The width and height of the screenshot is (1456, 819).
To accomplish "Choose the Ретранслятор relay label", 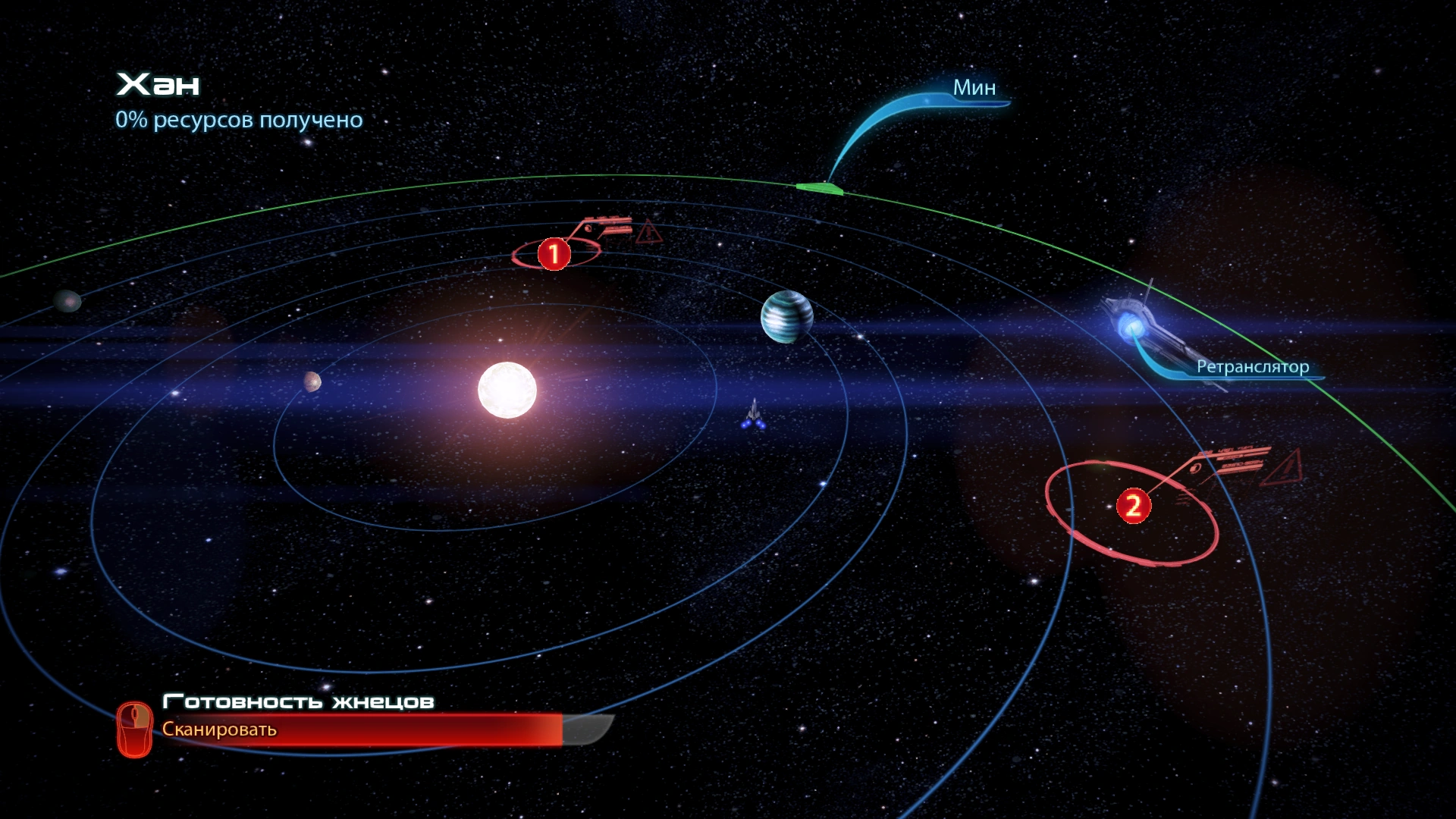I will 1252,367.
